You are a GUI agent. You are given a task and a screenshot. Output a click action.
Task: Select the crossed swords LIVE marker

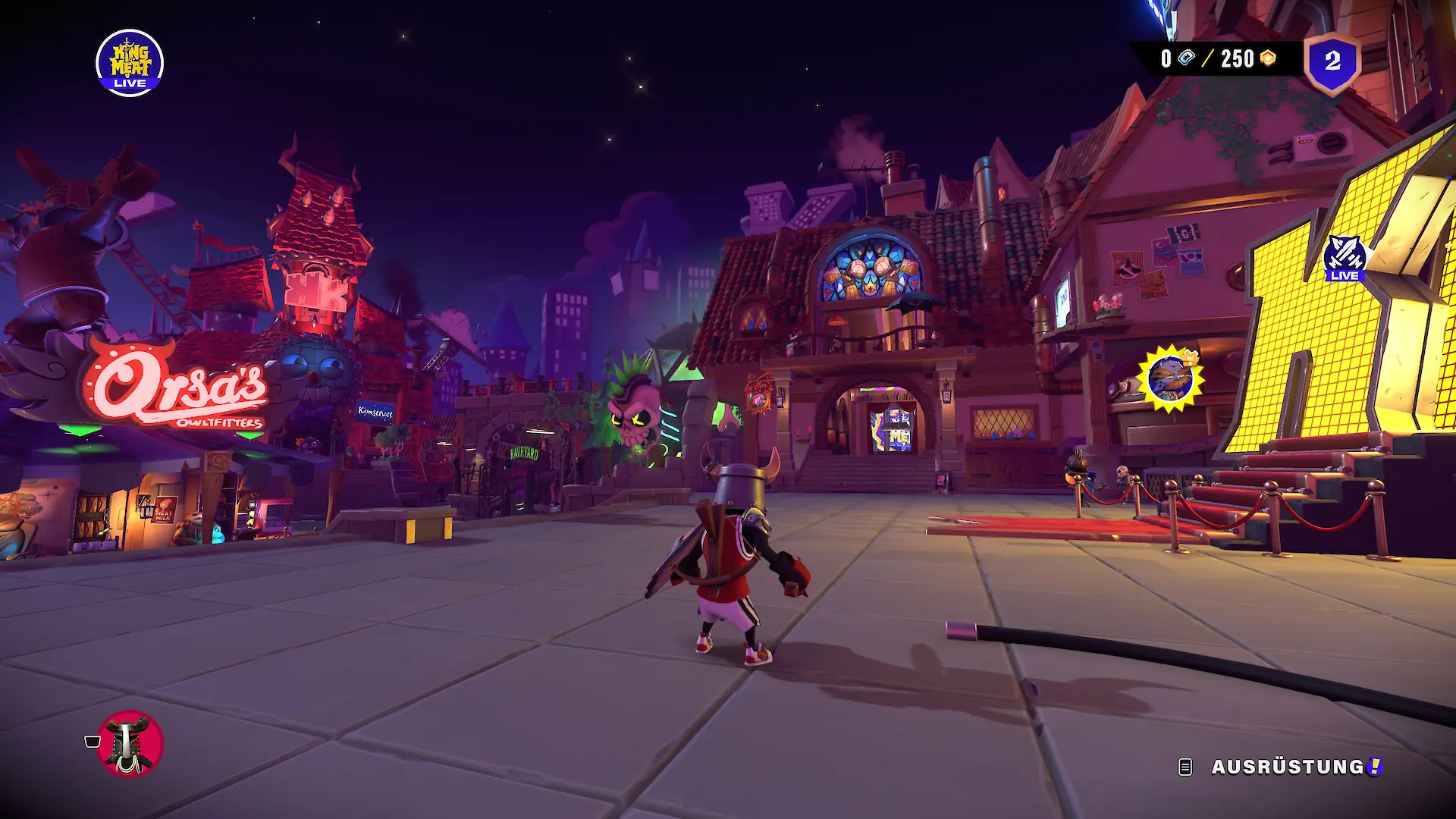click(x=1345, y=258)
